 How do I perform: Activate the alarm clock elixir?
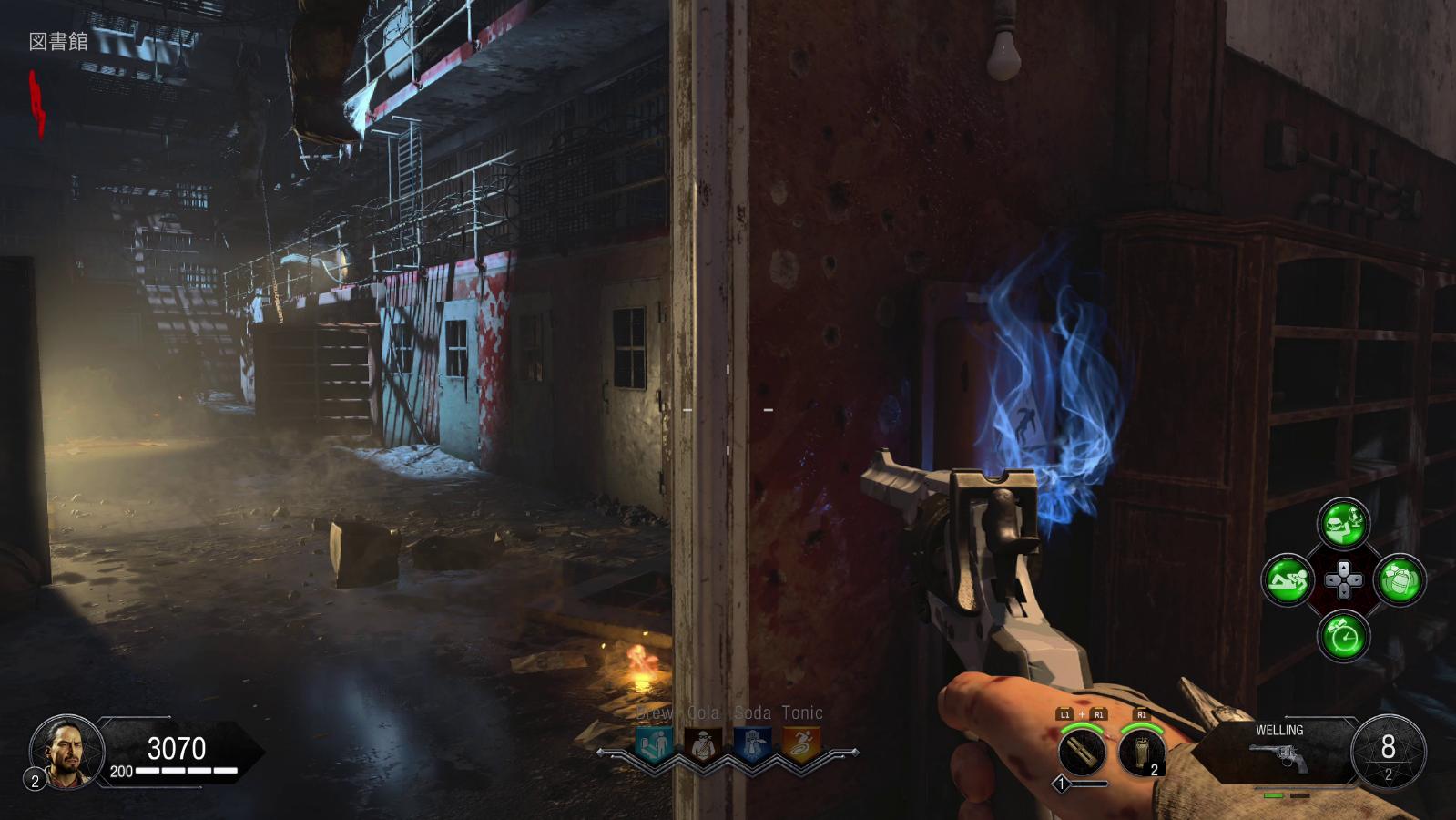coord(1343,635)
